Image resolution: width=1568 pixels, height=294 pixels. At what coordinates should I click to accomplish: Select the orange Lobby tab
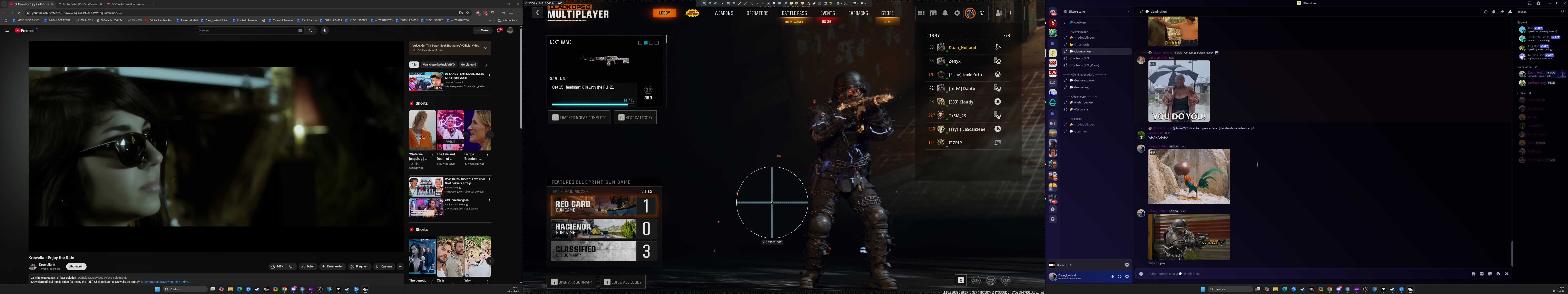[x=664, y=13]
